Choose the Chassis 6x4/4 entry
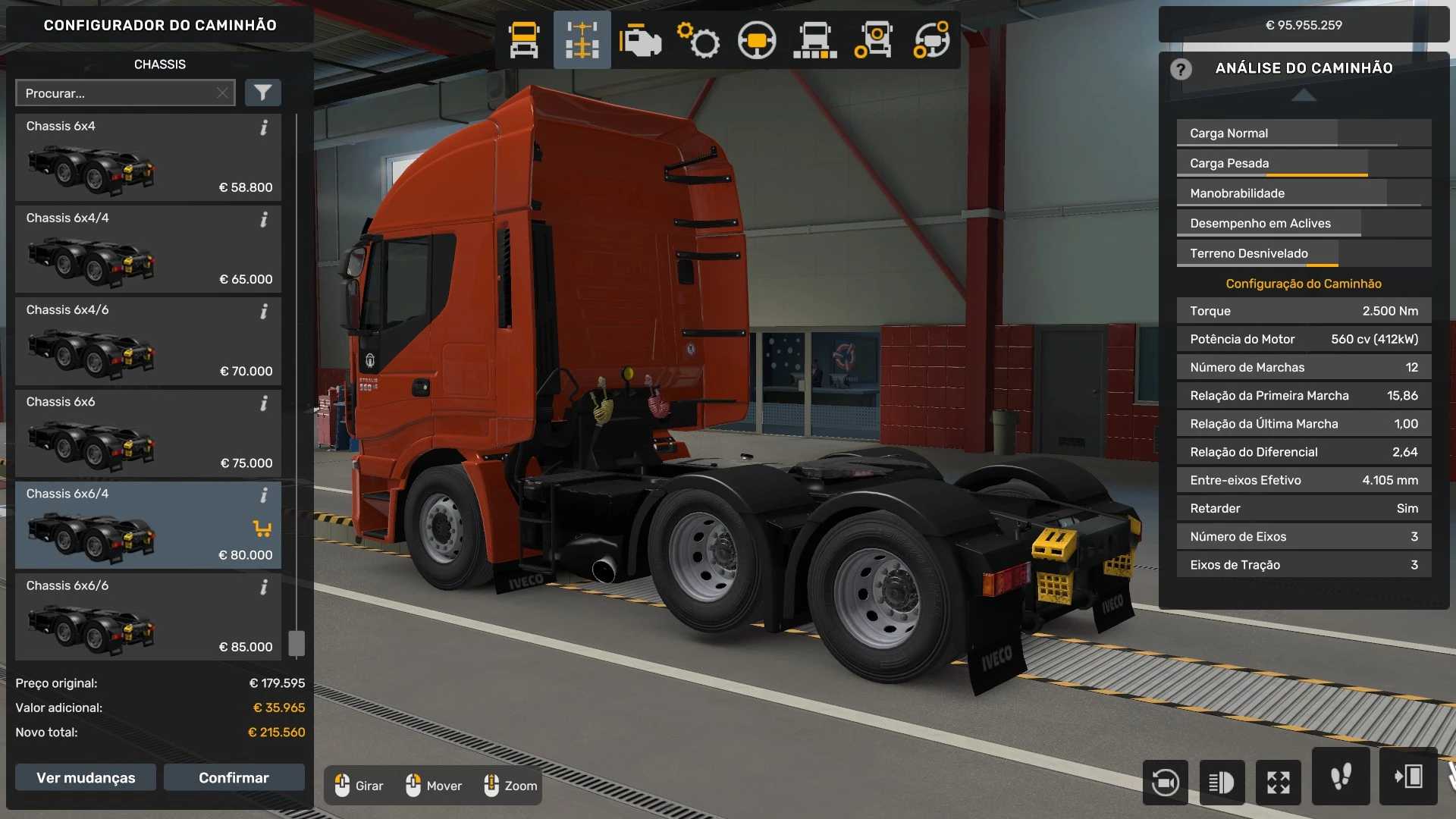1456x819 pixels. 148,249
